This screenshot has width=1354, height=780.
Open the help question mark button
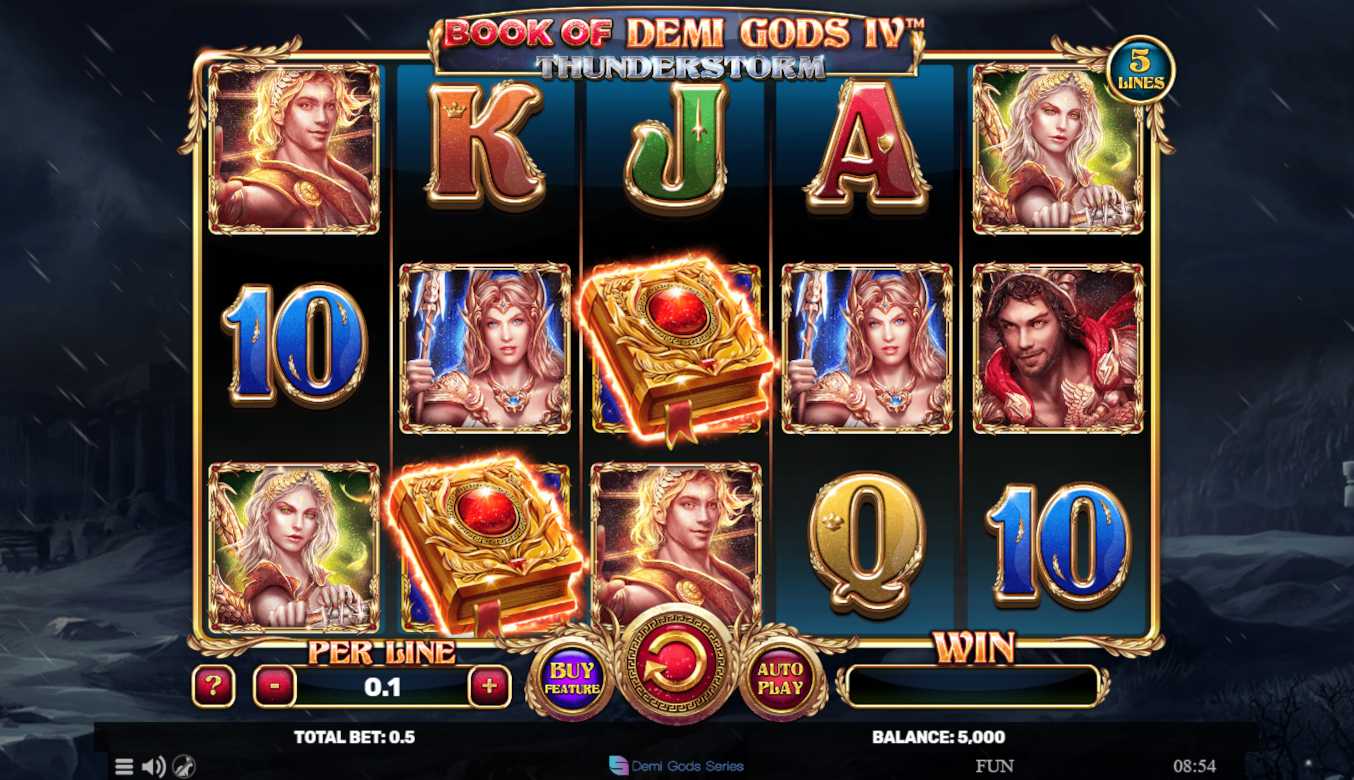click(214, 687)
